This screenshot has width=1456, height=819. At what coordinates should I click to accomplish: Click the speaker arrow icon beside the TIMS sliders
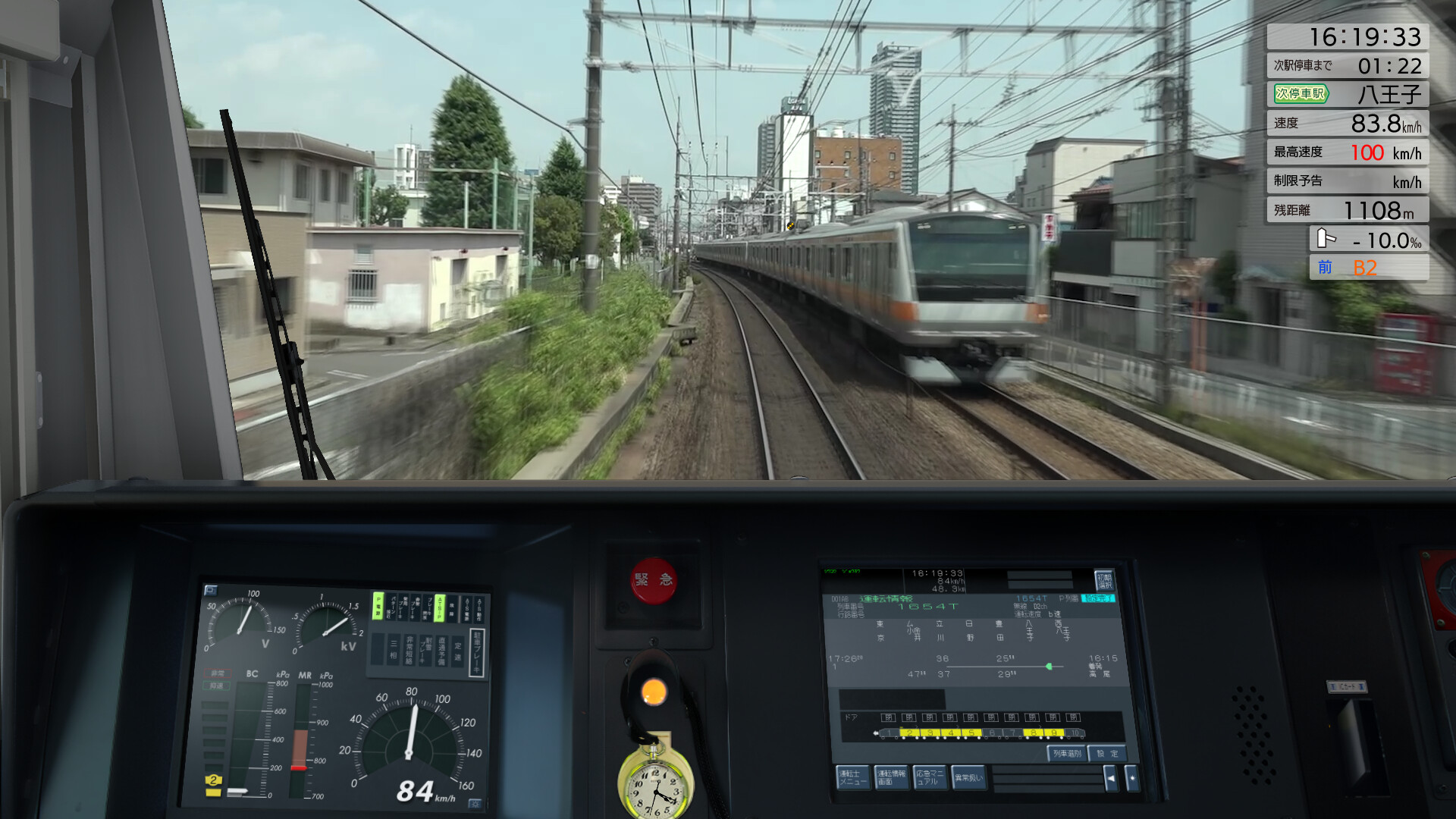[1112, 778]
